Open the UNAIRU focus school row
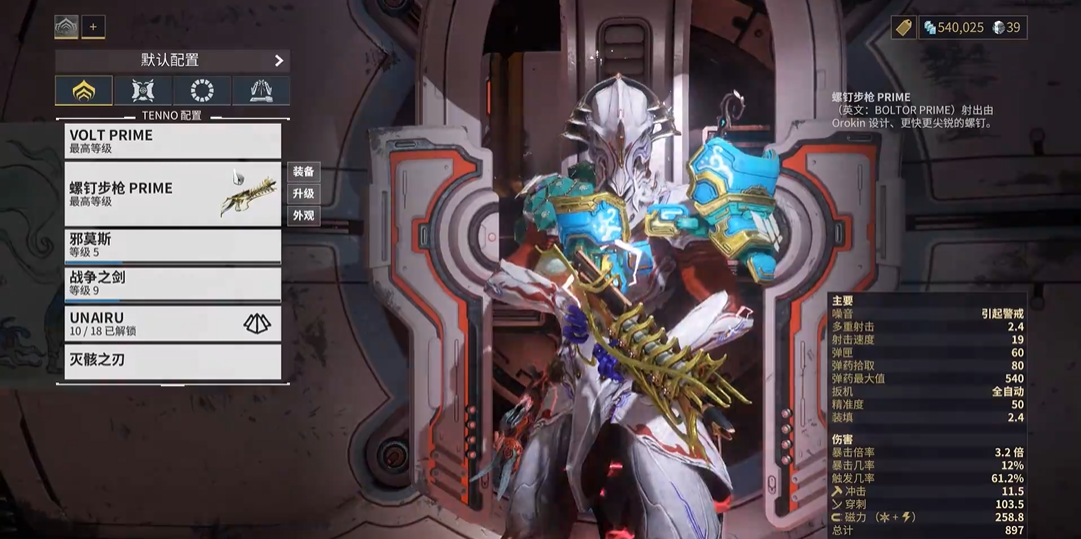This screenshot has width=1081, height=539. tap(172, 322)
